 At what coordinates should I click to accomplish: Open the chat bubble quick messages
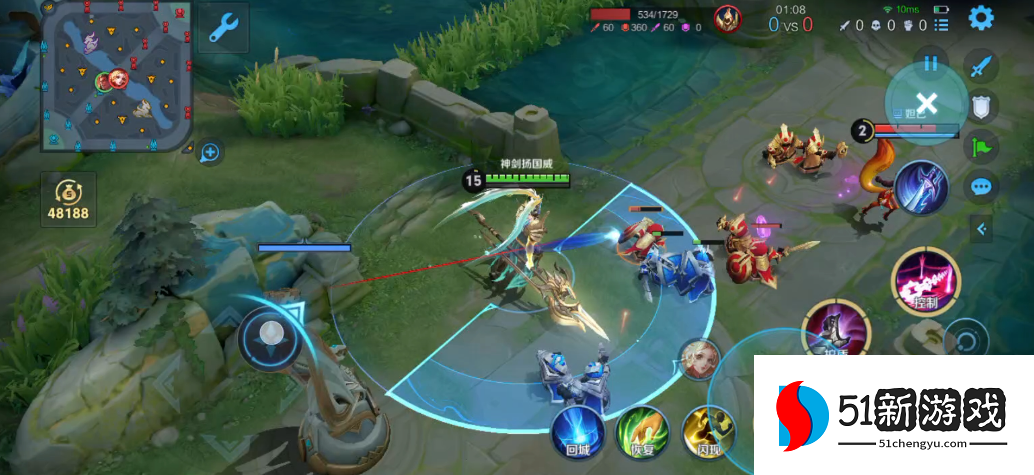click(x=982, y=187)
